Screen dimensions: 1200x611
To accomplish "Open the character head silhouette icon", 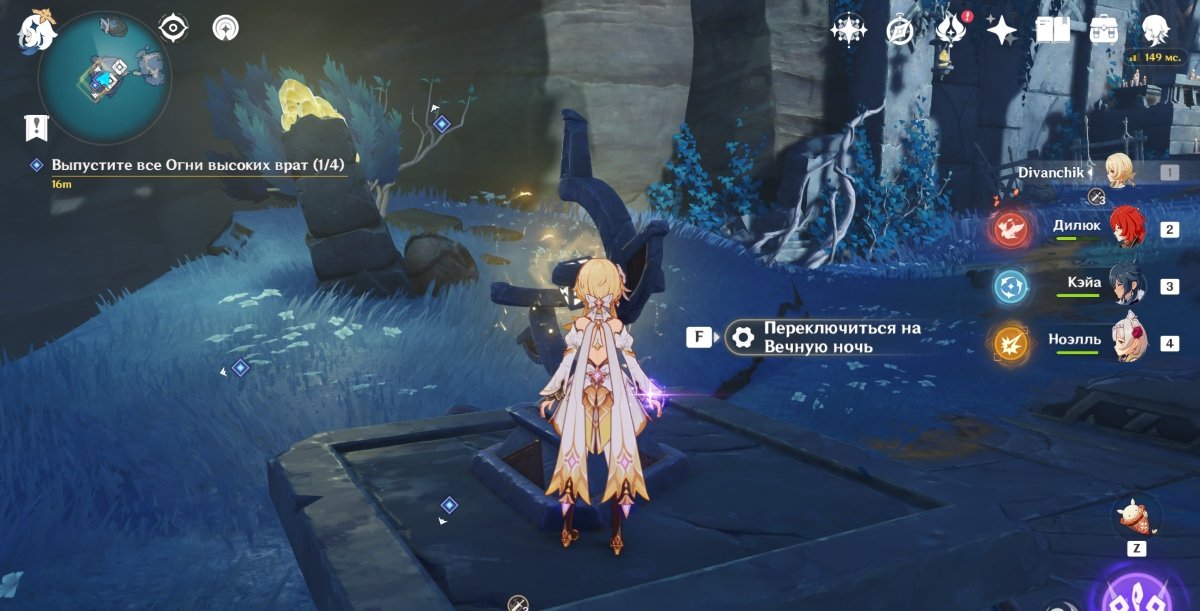I will click(1156, 30).
